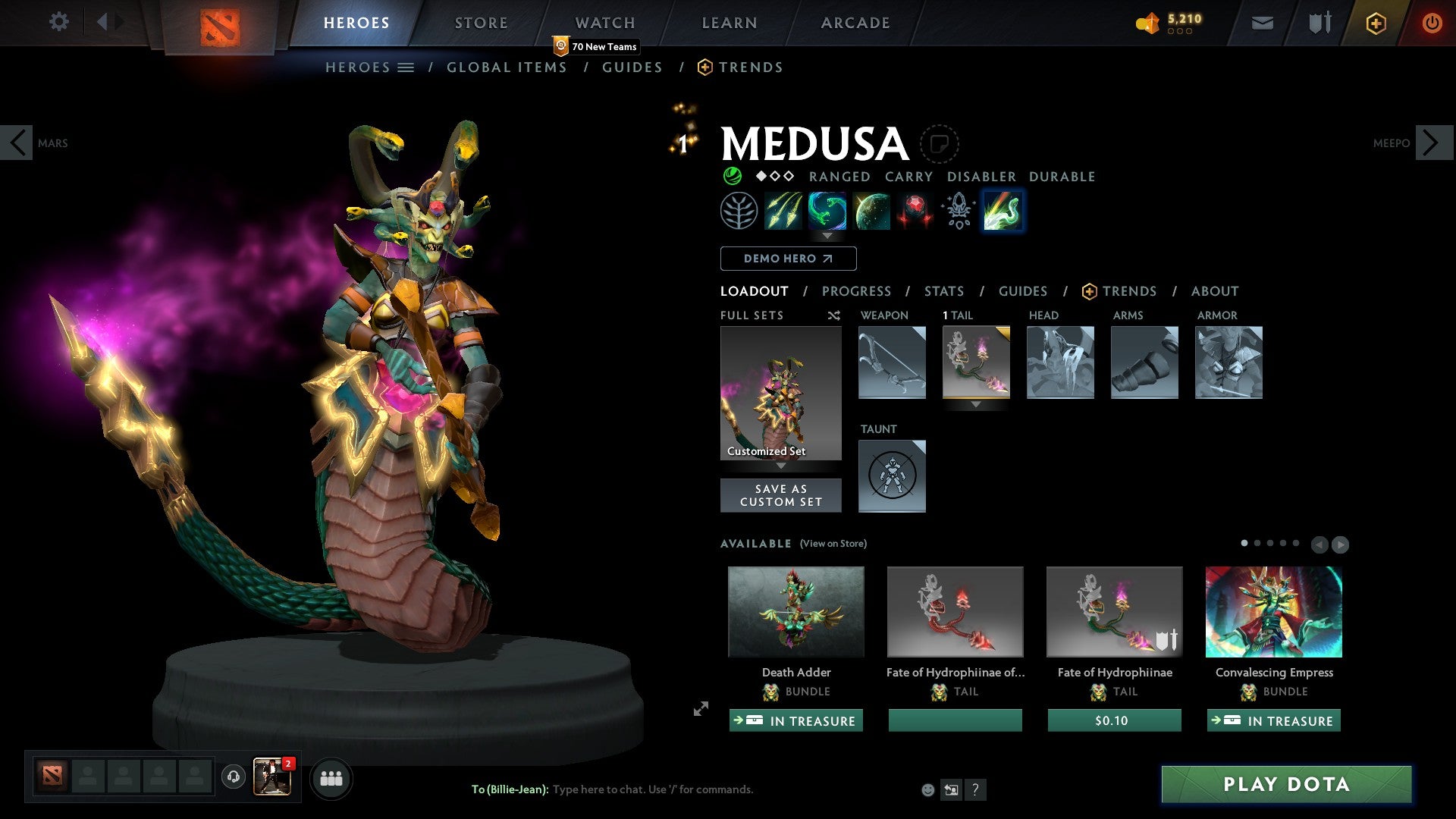Switch to the Progress hero tab
This screenshot has width=1456, height=819.
tap(856, 291)
